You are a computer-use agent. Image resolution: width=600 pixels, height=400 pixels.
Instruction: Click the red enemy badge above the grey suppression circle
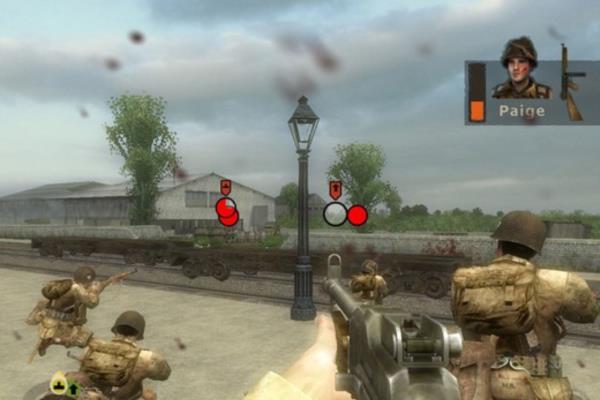[334, 190]
